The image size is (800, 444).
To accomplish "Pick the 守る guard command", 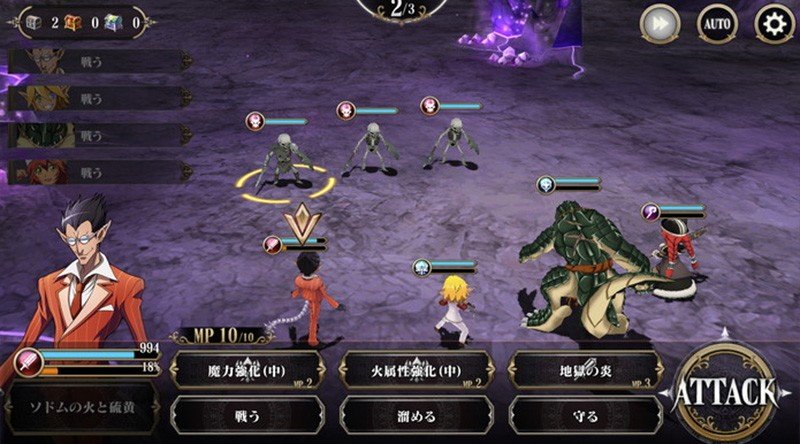I will point(586,415).
